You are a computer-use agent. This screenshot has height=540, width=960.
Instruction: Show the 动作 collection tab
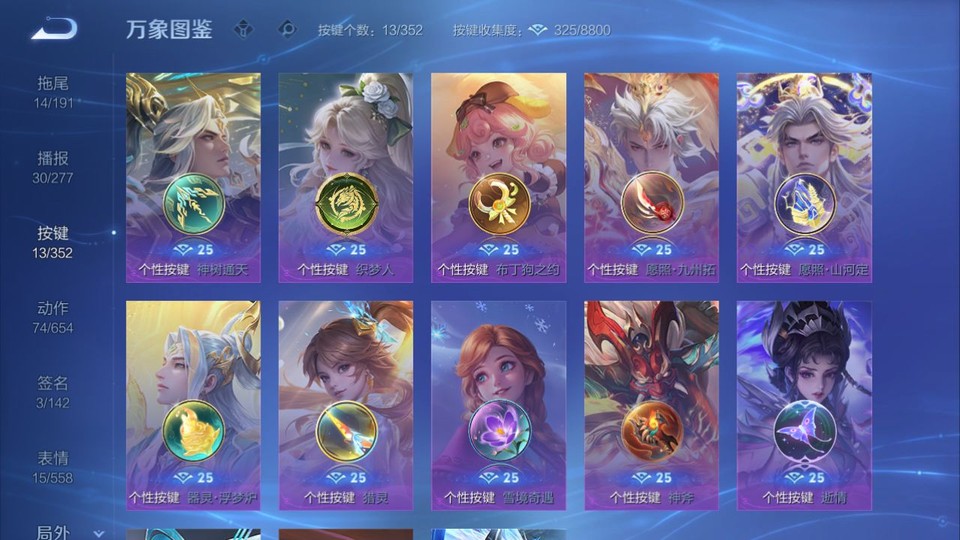click(53, 316)
